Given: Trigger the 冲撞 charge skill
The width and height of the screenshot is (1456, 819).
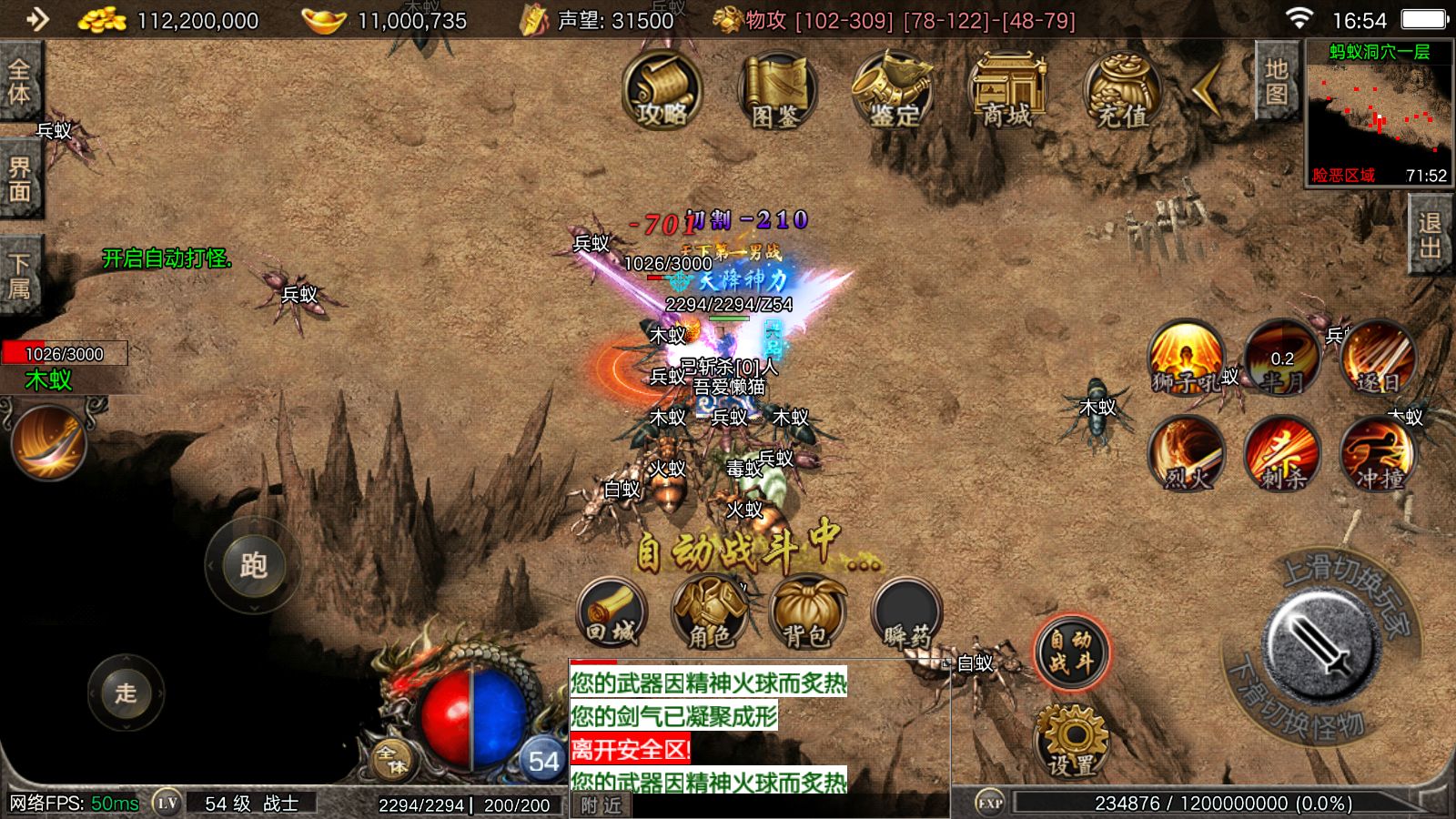Looking at the screenshot, I should coord(1378,453).
